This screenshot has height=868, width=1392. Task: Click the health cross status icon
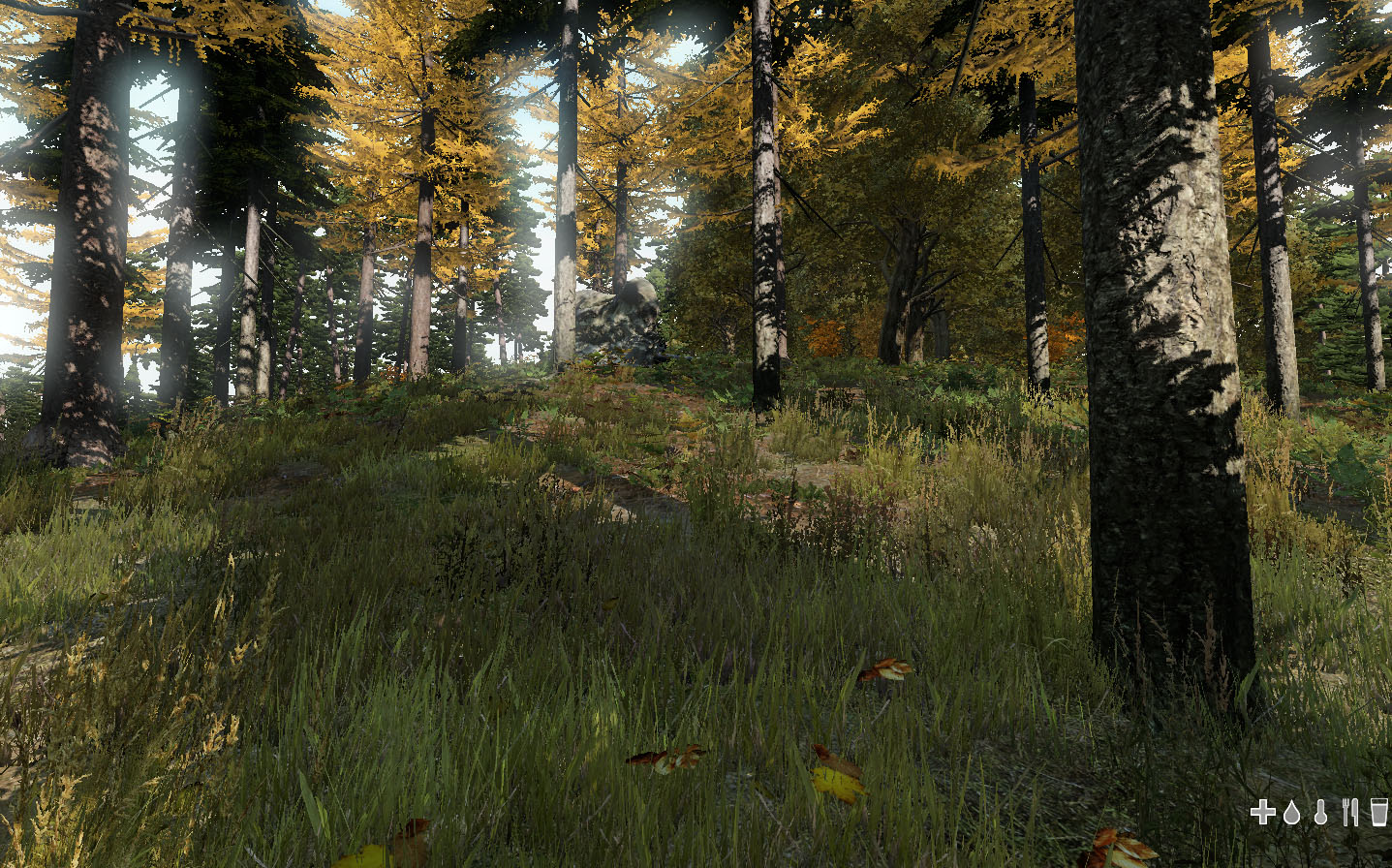pyautogui.click(x=1262, y=813)
